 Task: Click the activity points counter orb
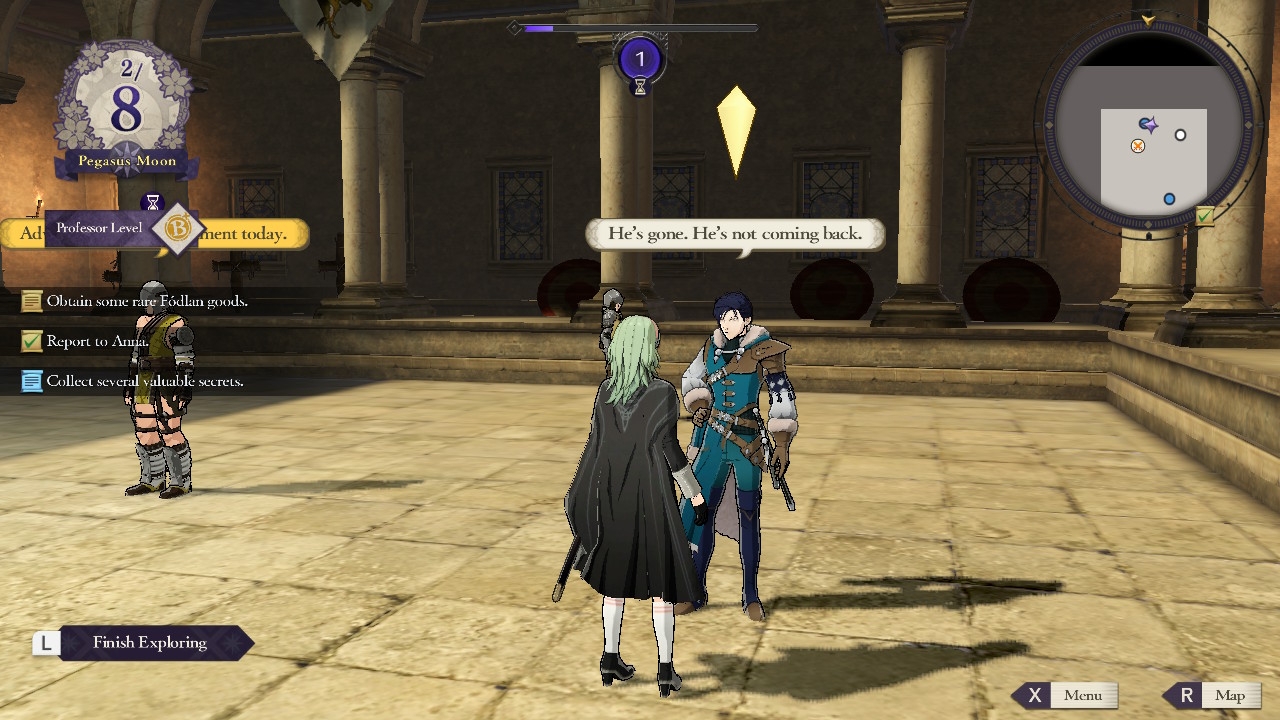point(640,60)
